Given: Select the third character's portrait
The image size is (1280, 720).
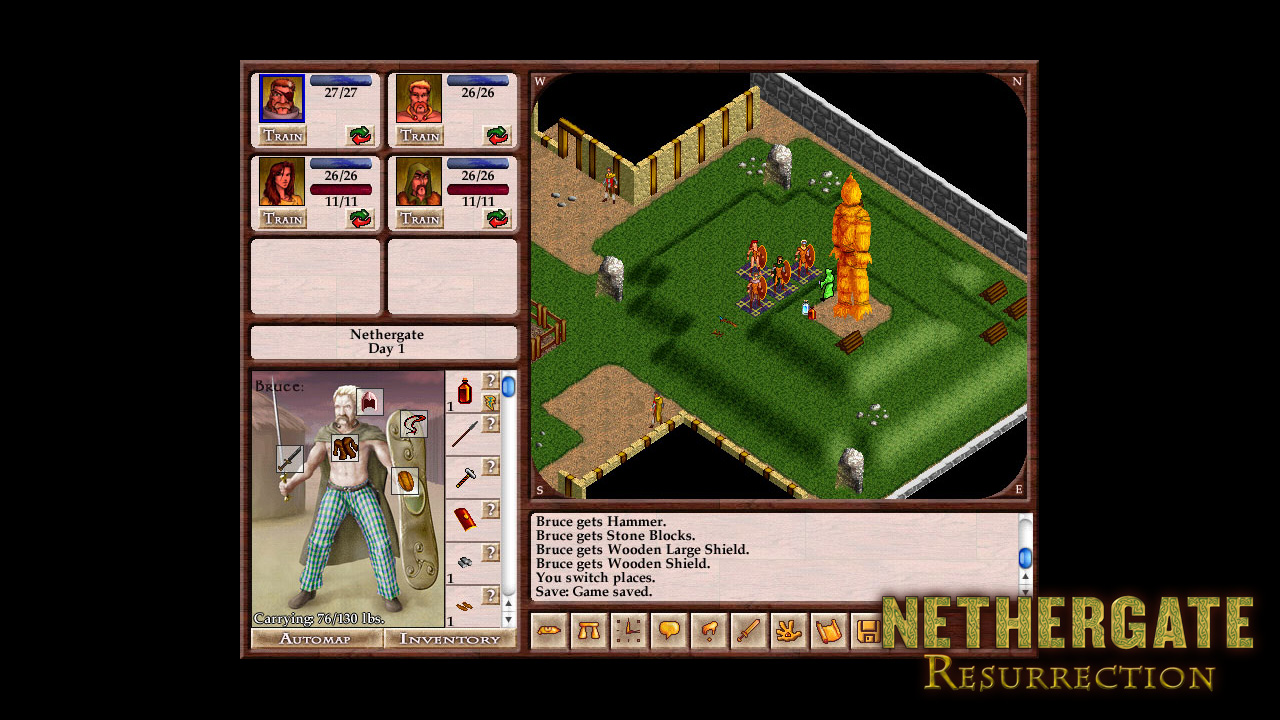Looking at the screenshot, I should (x=281, y=181).
